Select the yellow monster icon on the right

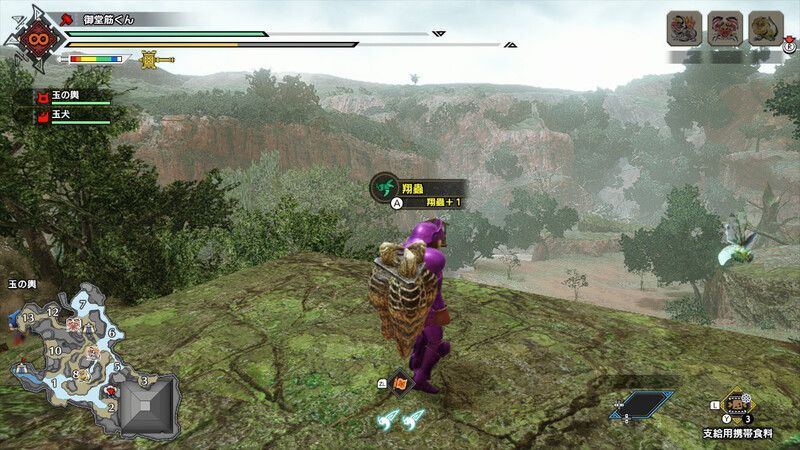tap(765, 29)
